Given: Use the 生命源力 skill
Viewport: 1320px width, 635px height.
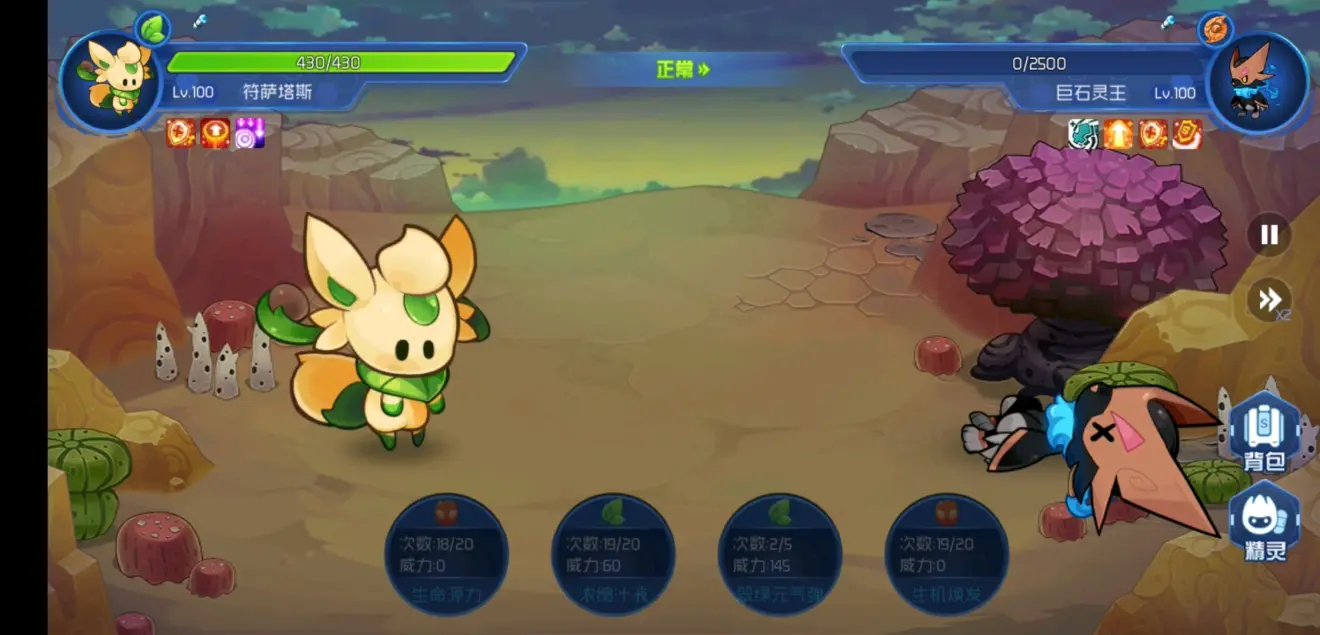Looking at the screenshot, I should click(x=447, y=555).
